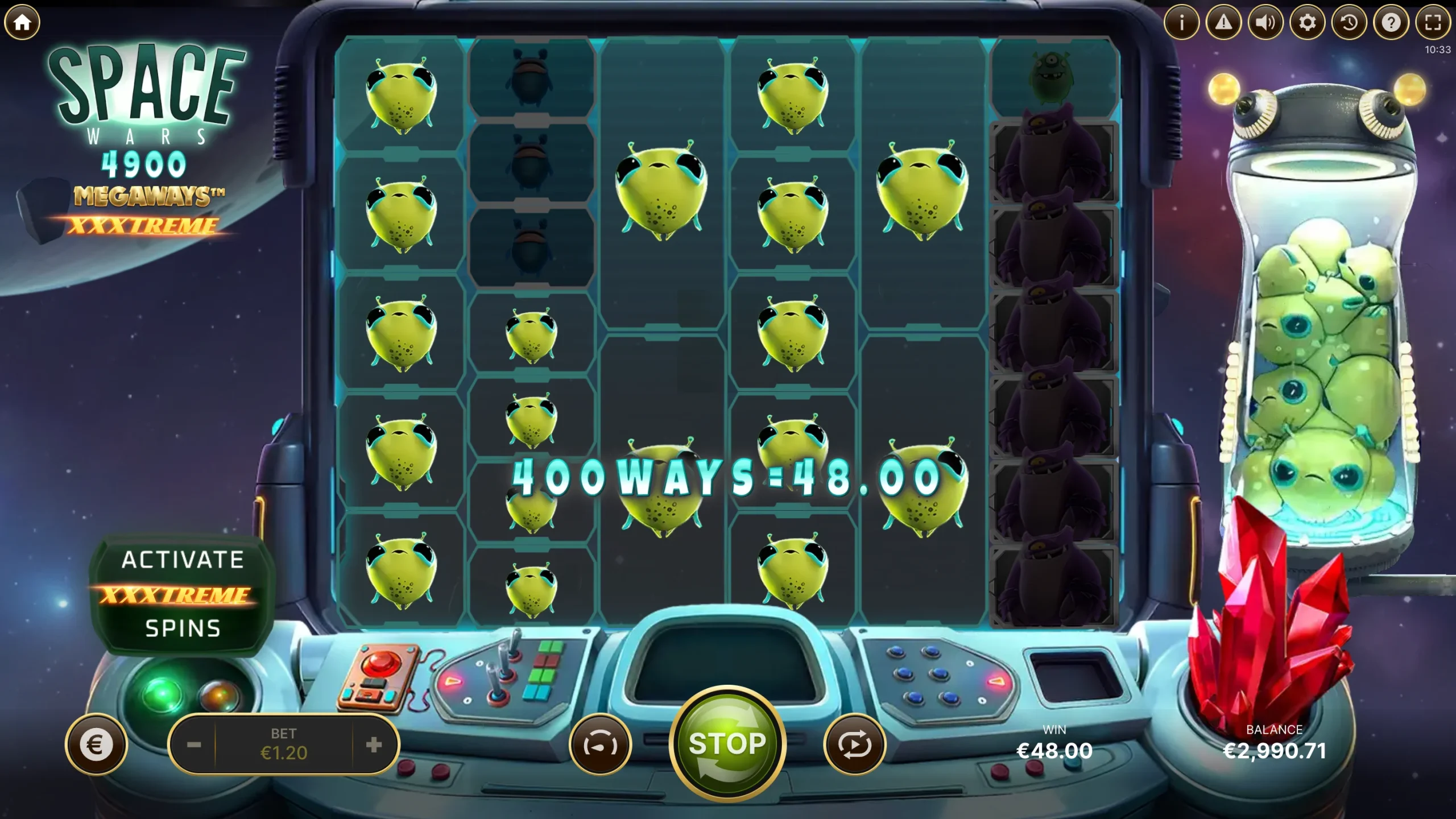Open the gear settings menu
This screenshot has width=1456, height=819.
click(x=1307, y=23)
